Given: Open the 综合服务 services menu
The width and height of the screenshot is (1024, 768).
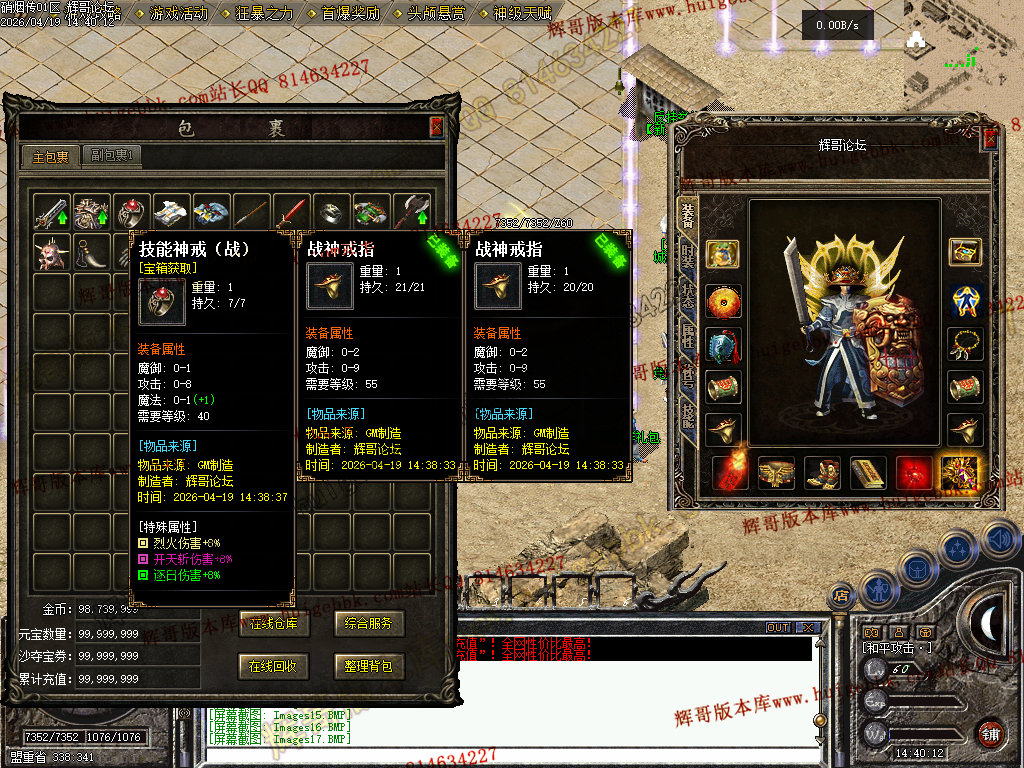Looking at the screenshot, I should click(x=369, y=624).
